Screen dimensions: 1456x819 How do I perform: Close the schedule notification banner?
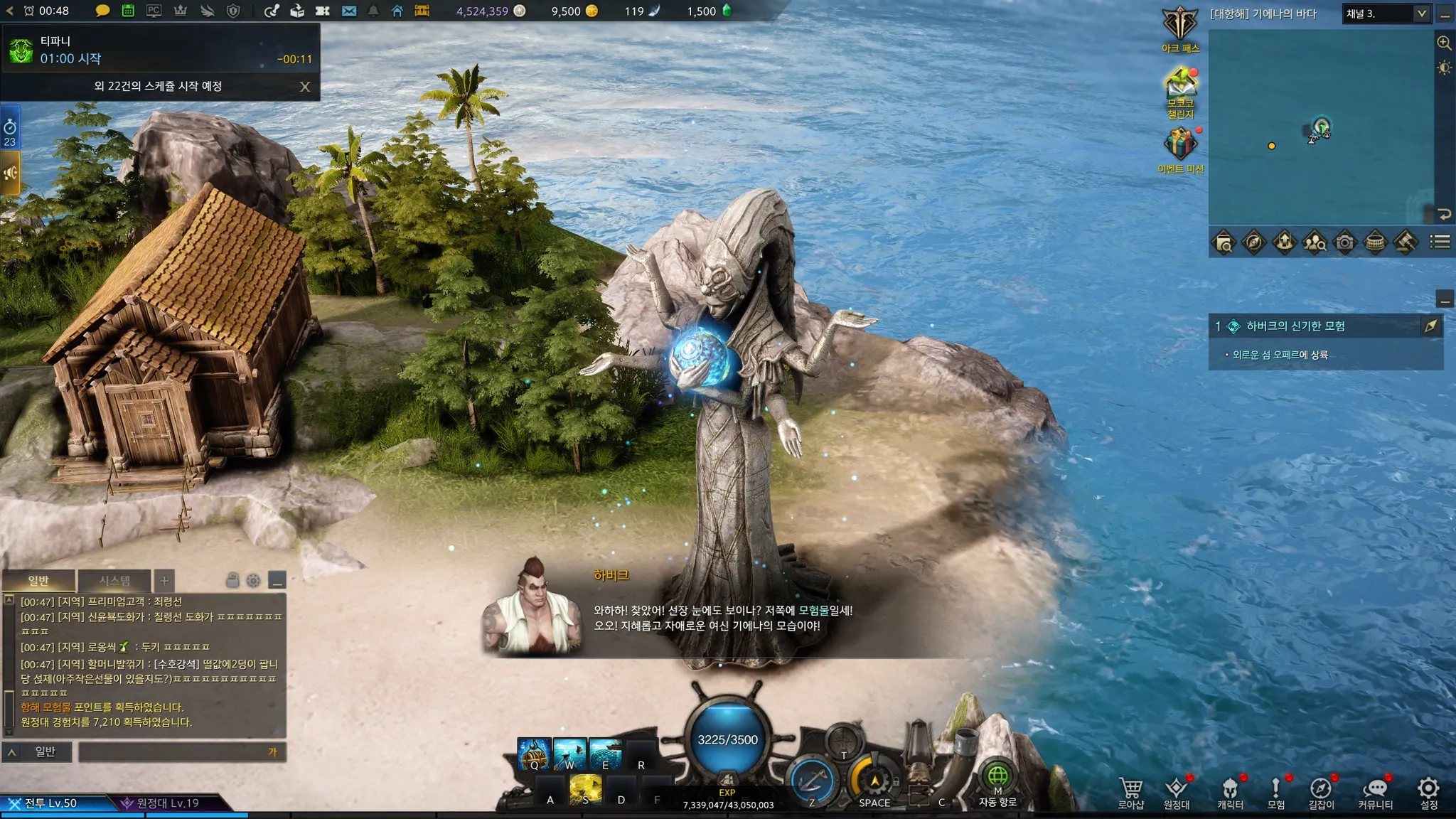(305, 87)
